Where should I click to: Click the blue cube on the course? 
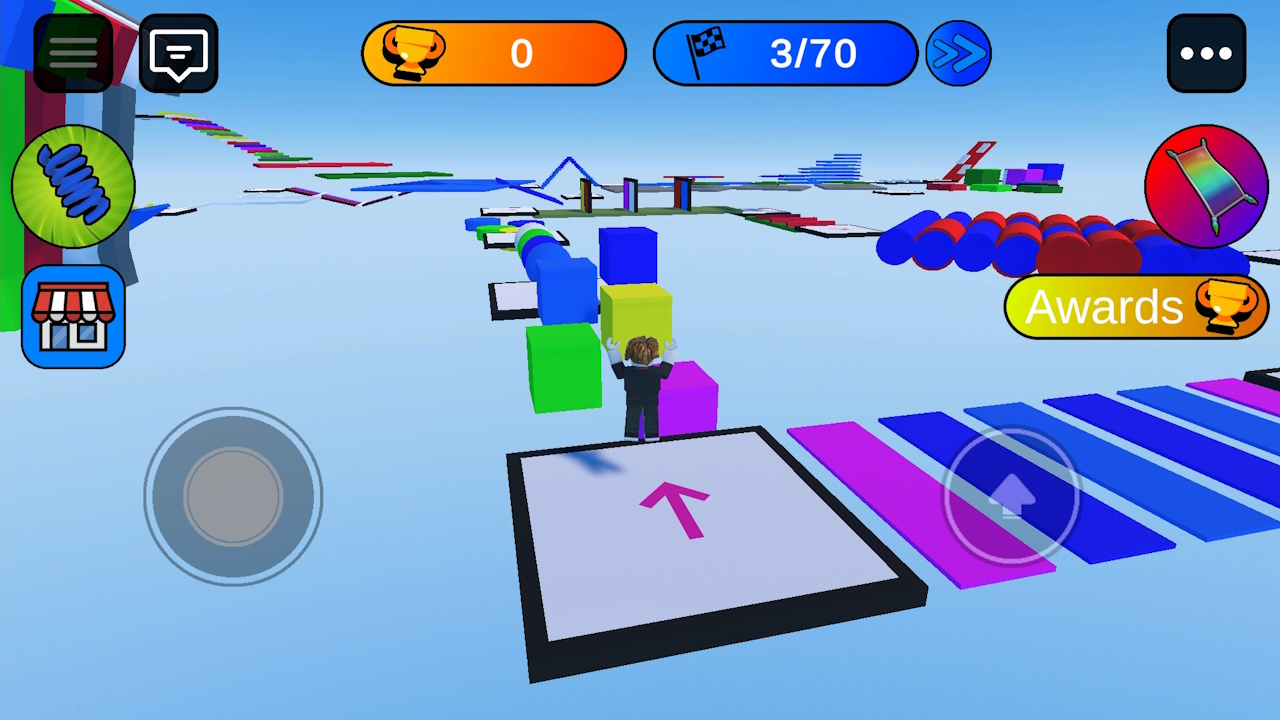[x=627, y=255]
